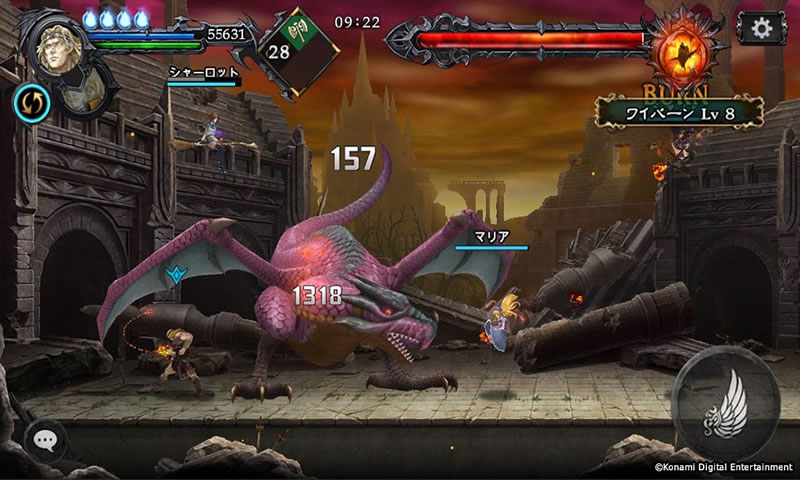This screenshot has height=480, width=800.
Task: Tap the character swap arrows icon
Action: pyautogui.click(x=29, y=100)
